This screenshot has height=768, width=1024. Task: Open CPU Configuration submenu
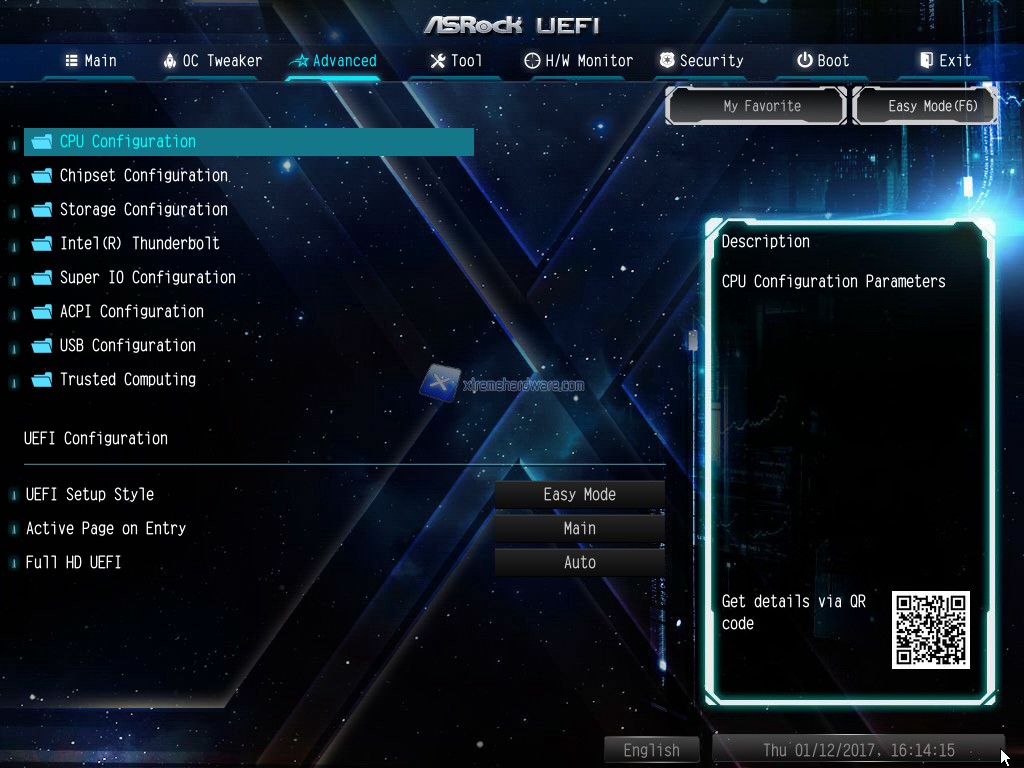tap(128, 142)
